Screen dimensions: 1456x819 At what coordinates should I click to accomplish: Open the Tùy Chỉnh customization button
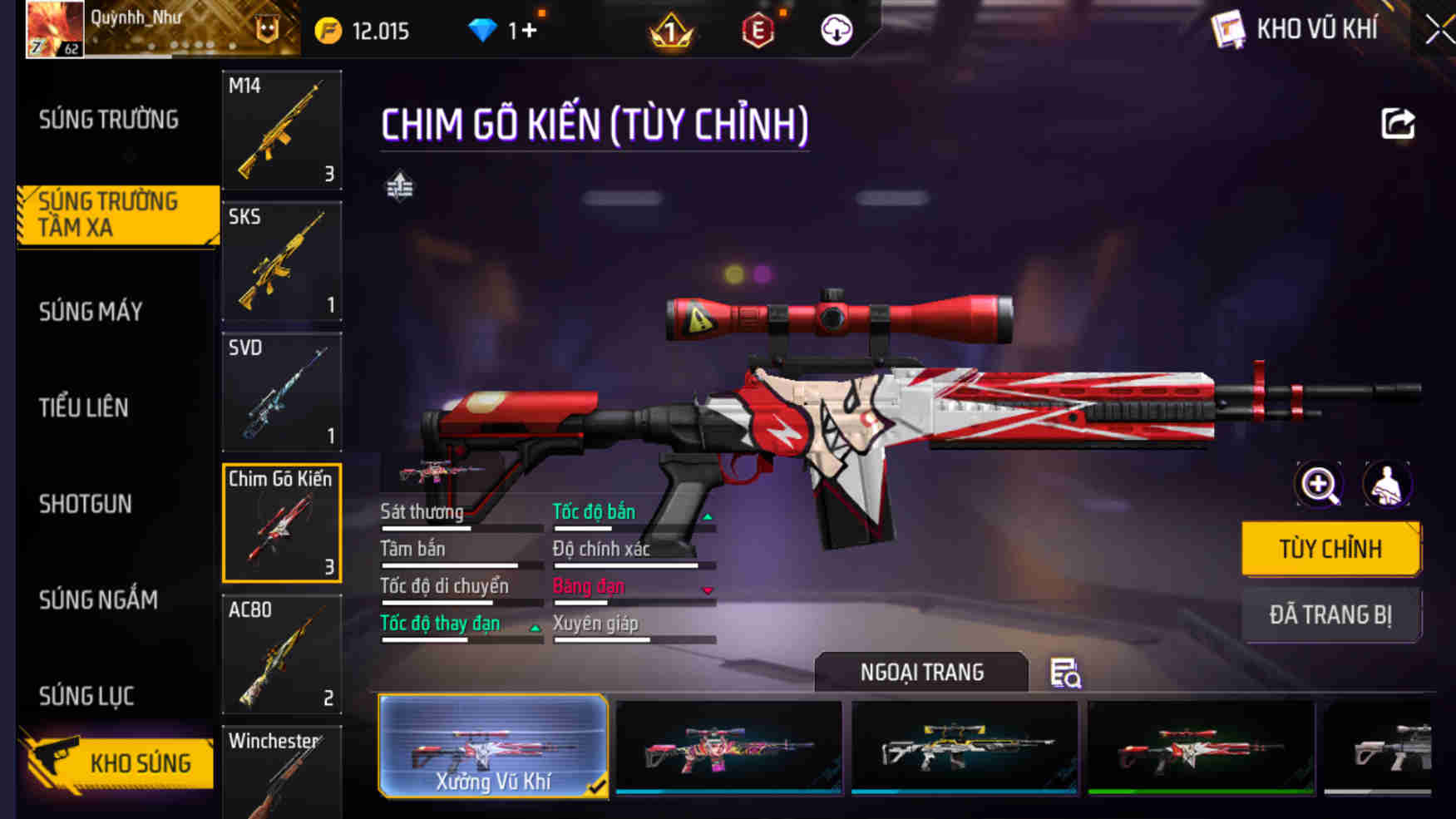(x=1330, y=549)
